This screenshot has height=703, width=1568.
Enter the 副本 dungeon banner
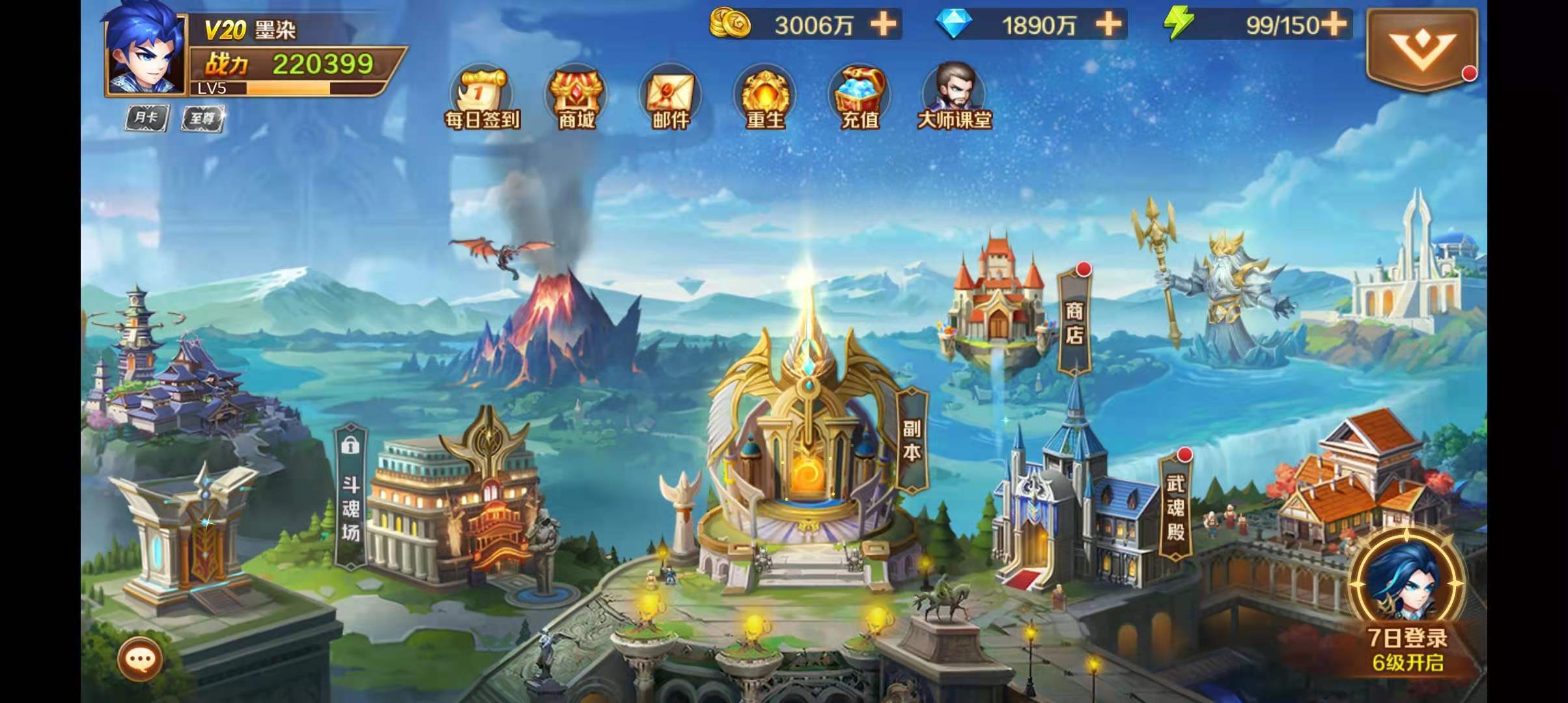(912, 441)
